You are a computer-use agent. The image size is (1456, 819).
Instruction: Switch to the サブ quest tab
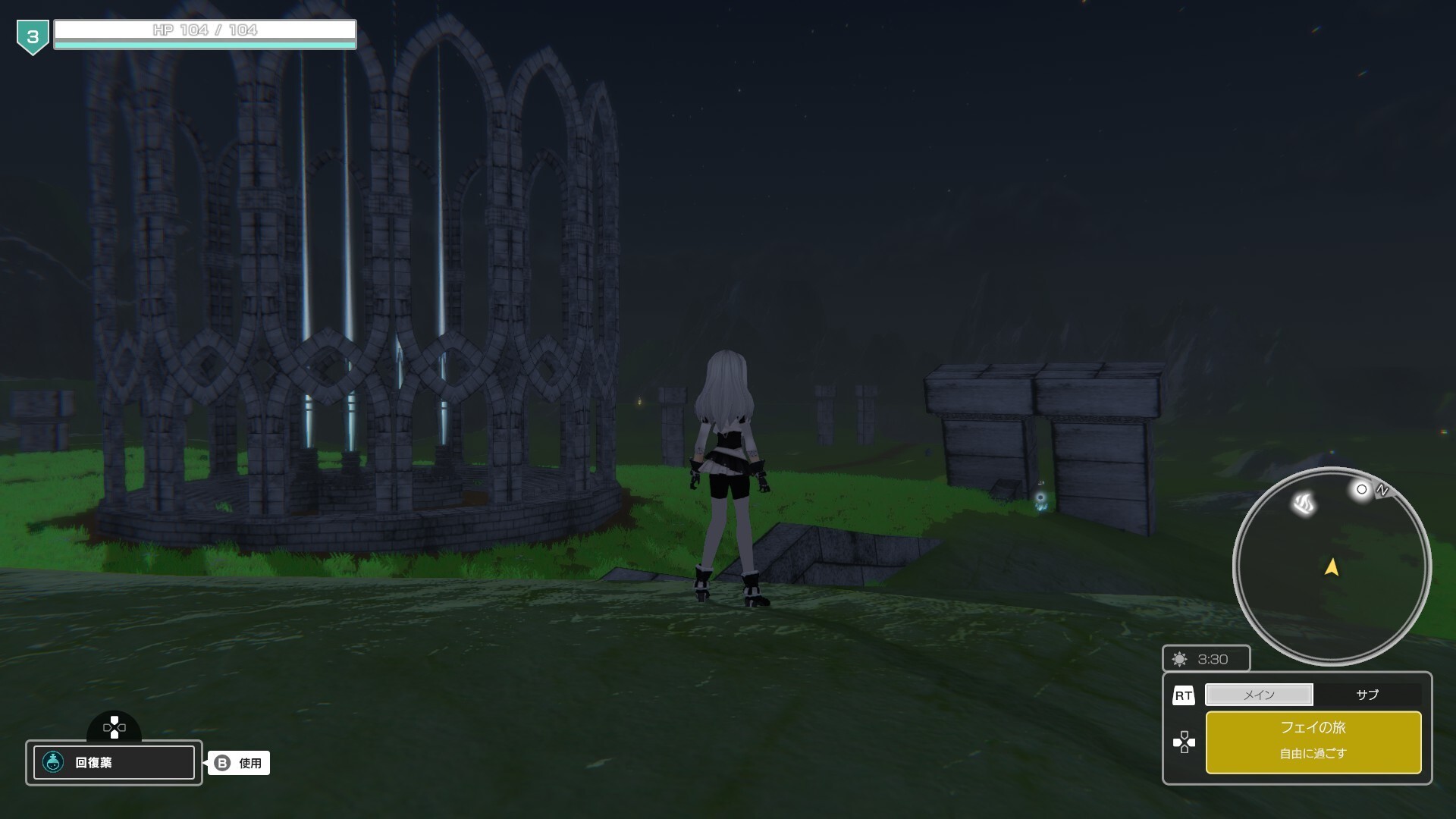1367,695
